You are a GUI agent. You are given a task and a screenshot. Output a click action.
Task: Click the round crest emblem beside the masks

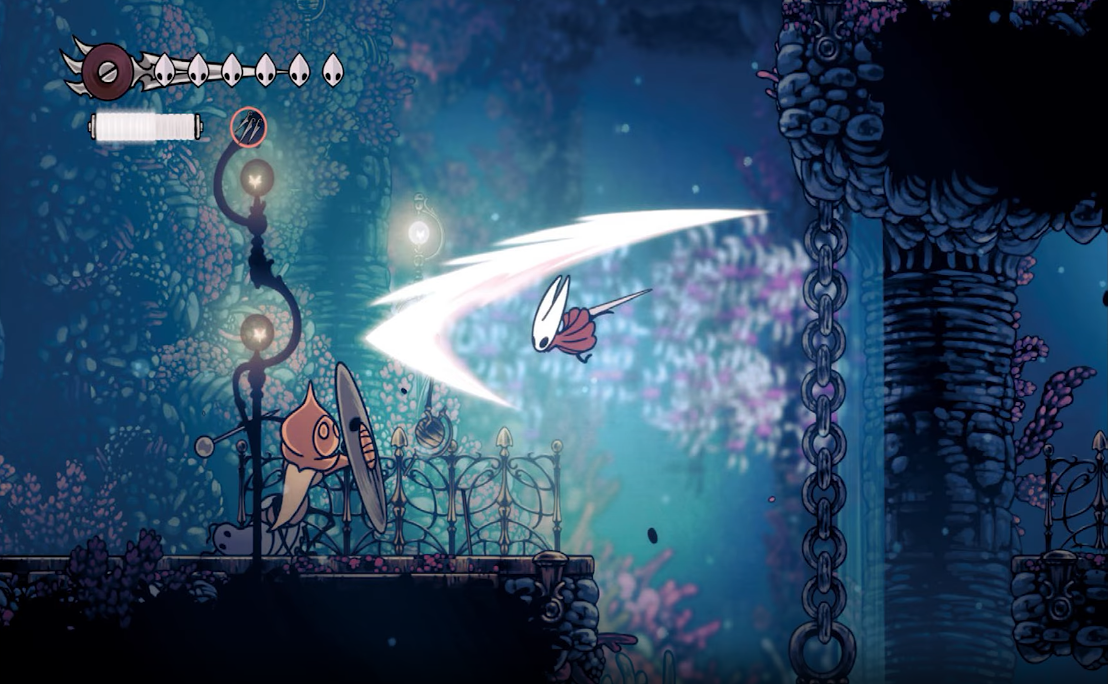107,70
